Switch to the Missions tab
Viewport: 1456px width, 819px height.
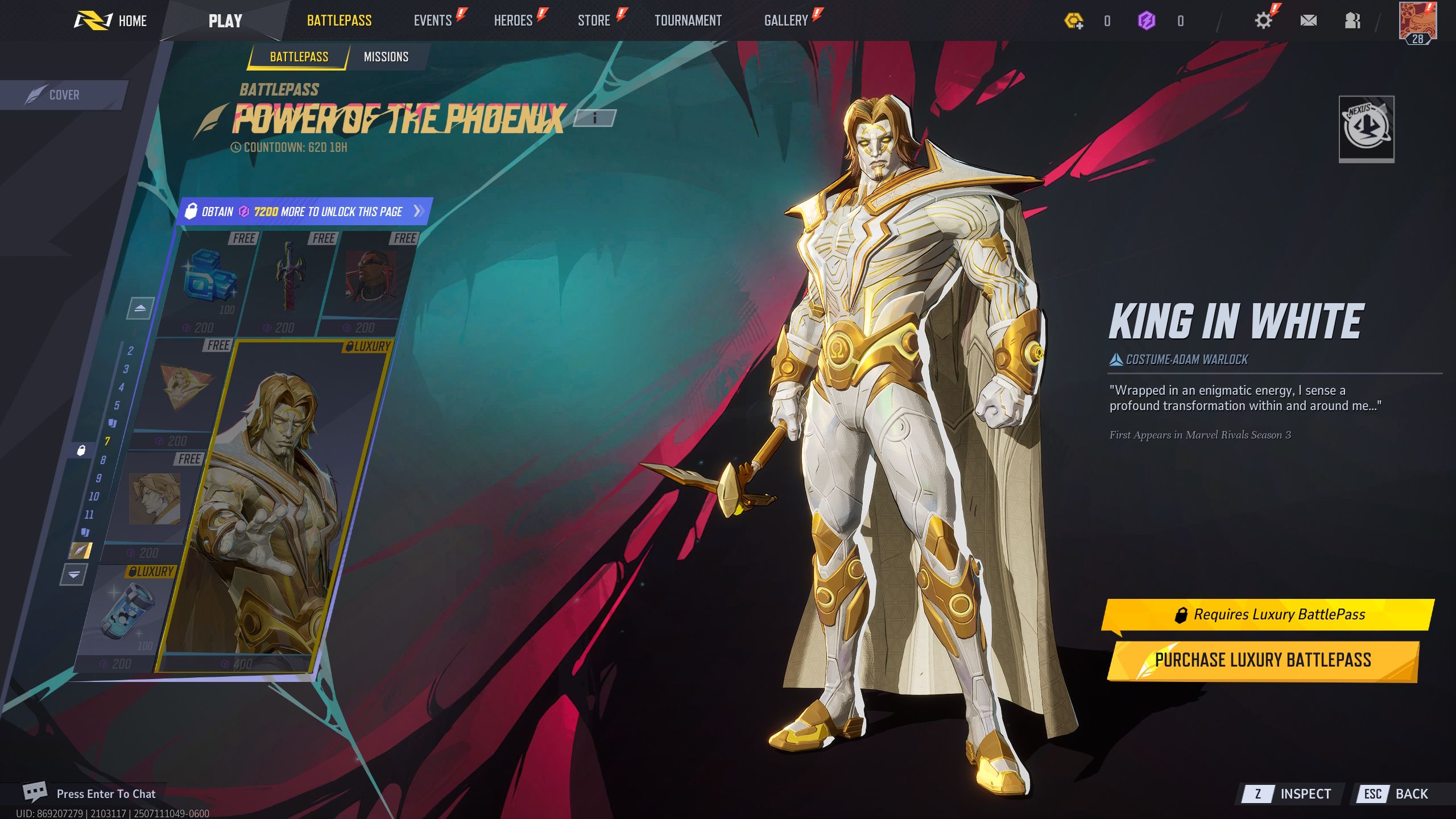coord(386,56)
